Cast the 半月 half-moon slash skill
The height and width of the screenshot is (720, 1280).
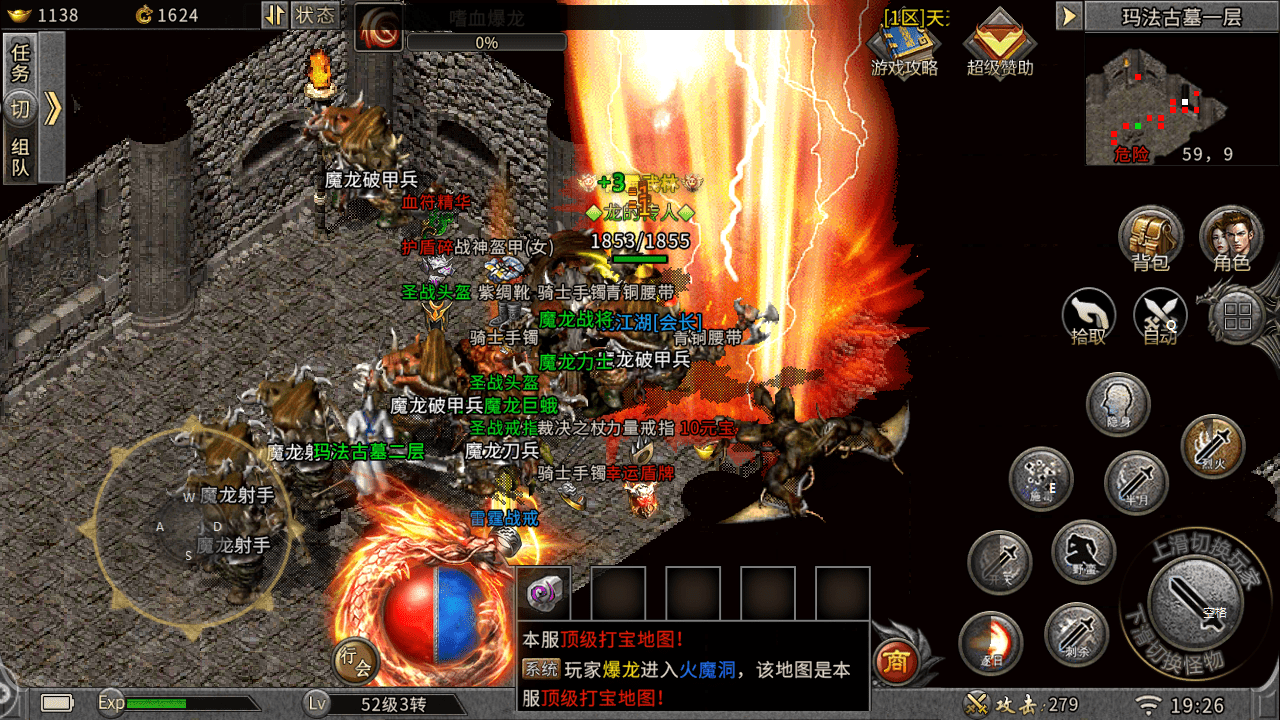click(1136, 484)
